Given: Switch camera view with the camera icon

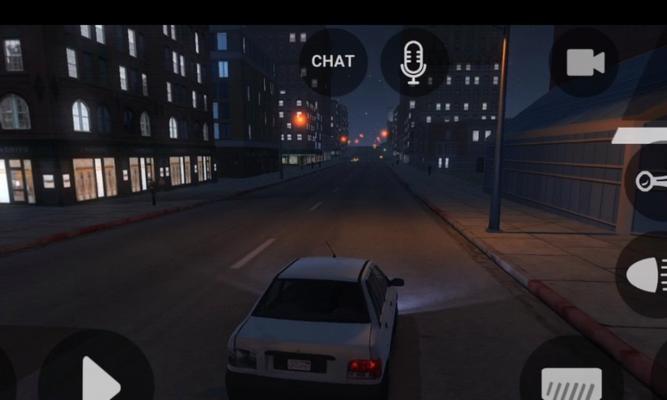Looking at the screenshot, I should [x=585, y=63].
